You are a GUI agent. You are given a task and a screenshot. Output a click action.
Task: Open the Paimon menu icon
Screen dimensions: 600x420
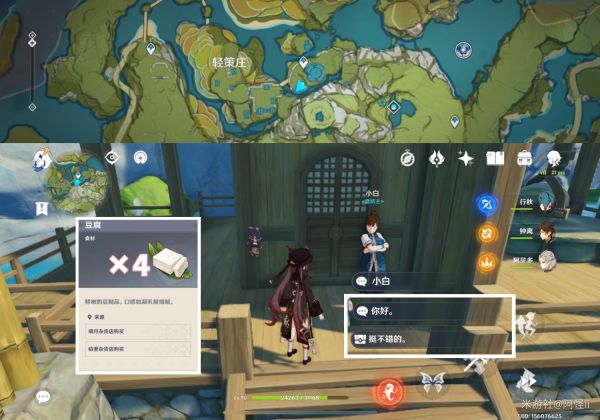pyautogui.click(x=43, y=158)
